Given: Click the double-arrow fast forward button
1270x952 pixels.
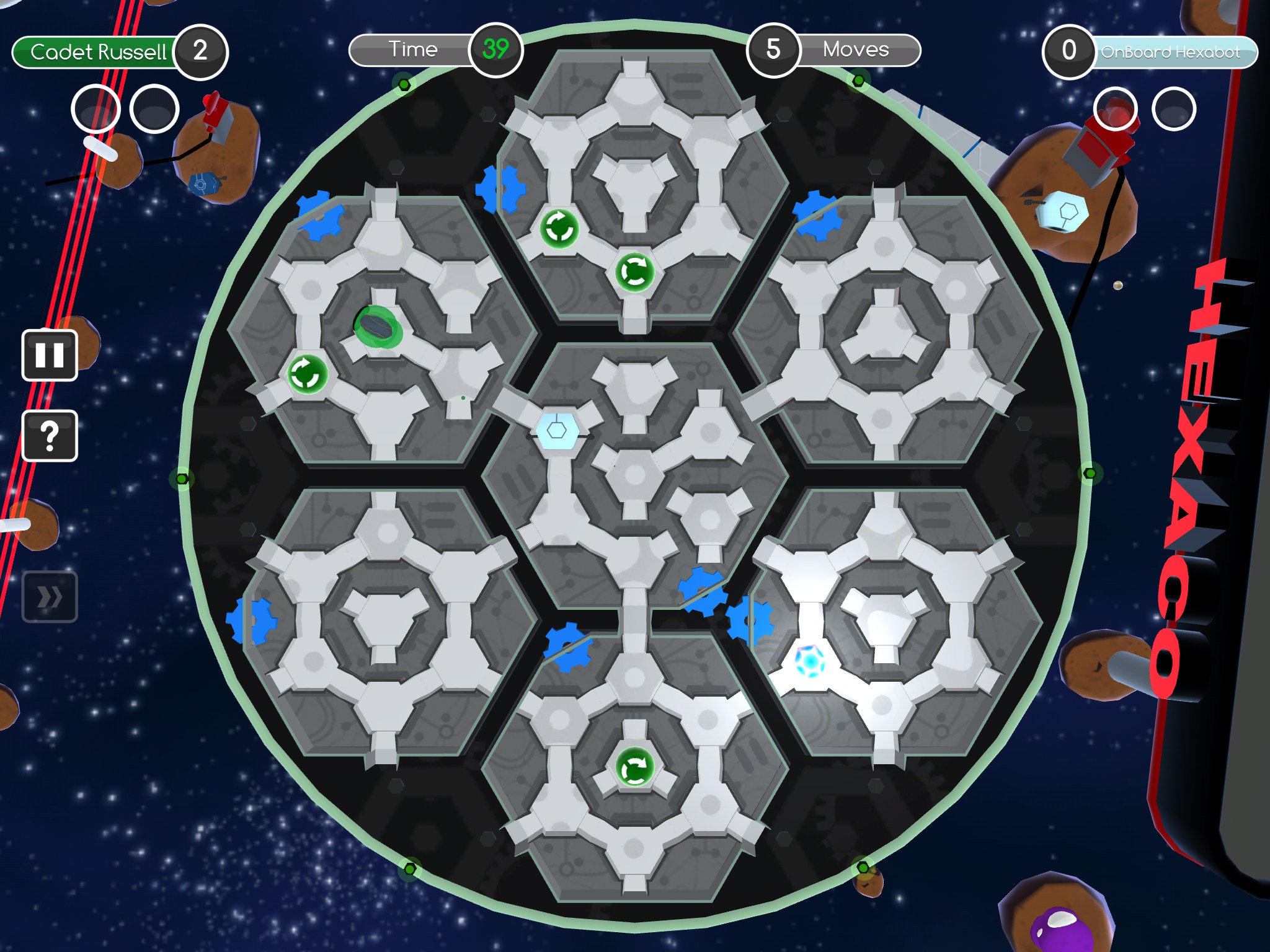Looking at the screenshot, I should [x=50, y=597].
